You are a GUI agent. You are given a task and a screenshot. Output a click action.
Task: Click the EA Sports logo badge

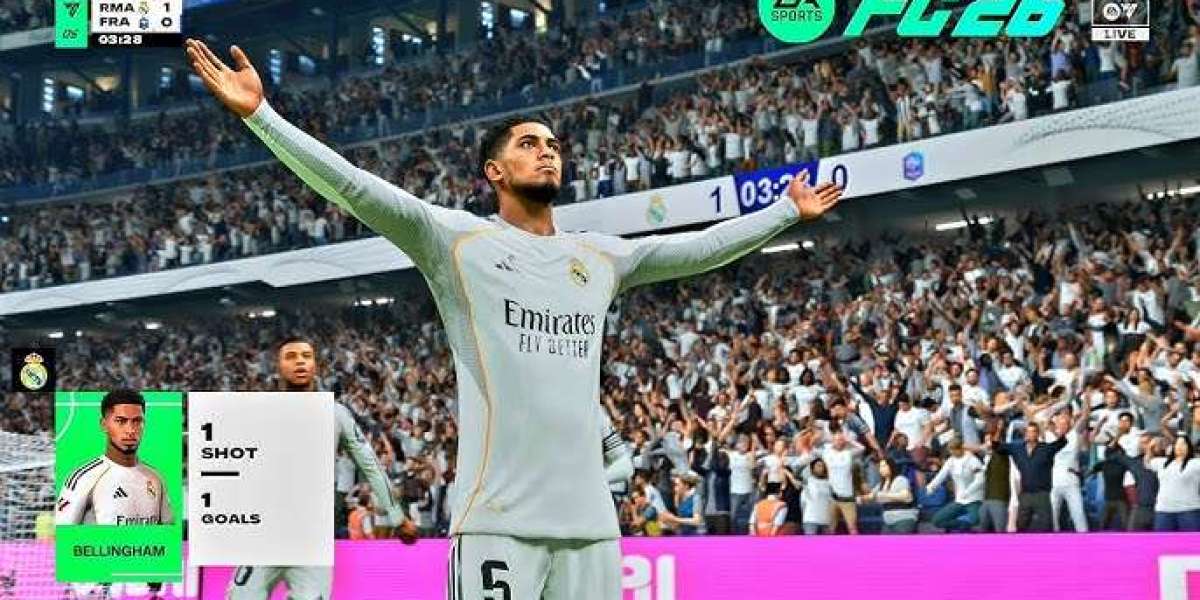point(796,17)
